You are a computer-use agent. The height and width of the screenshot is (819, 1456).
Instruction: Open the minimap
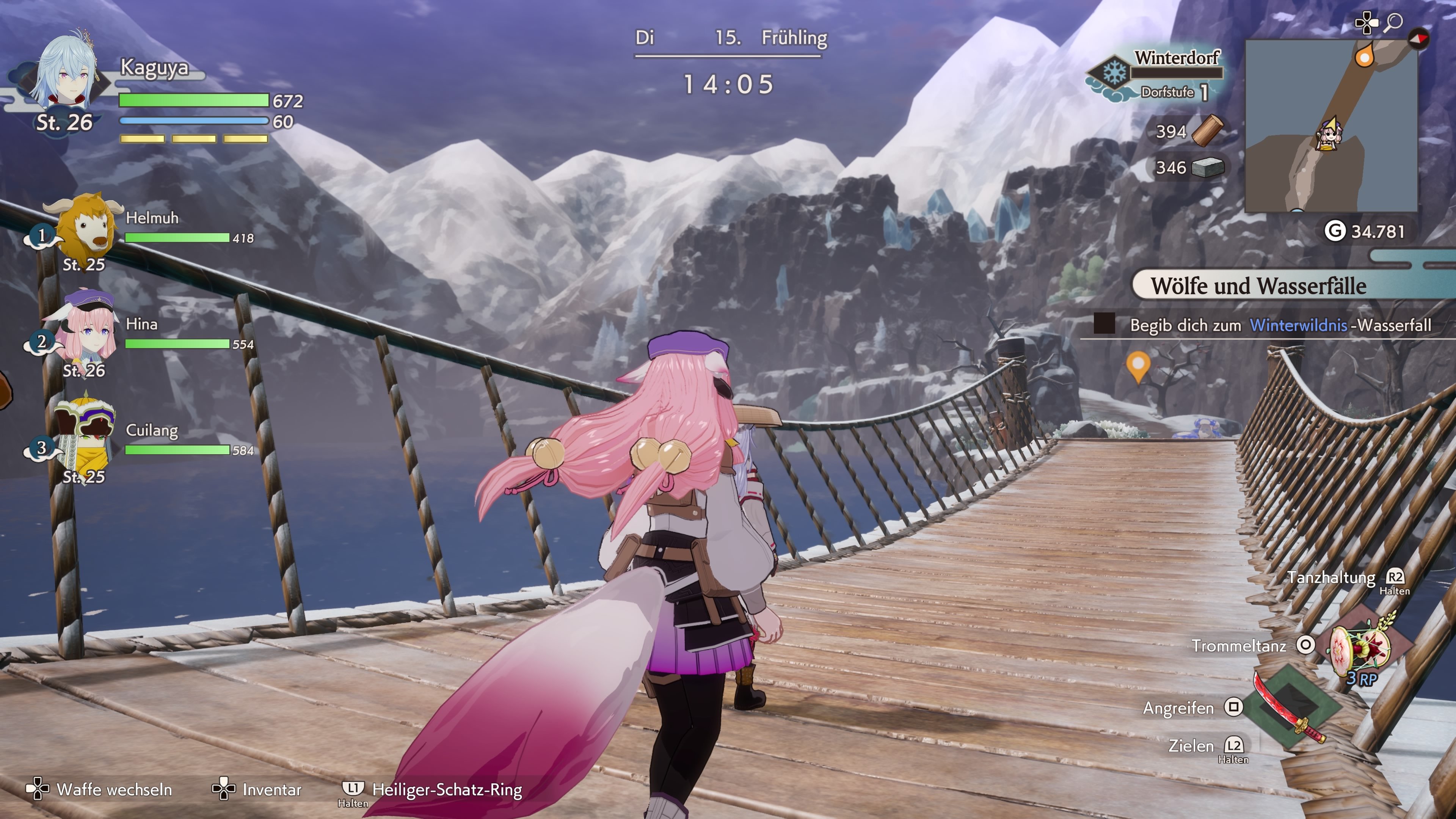click(1330, 126)
